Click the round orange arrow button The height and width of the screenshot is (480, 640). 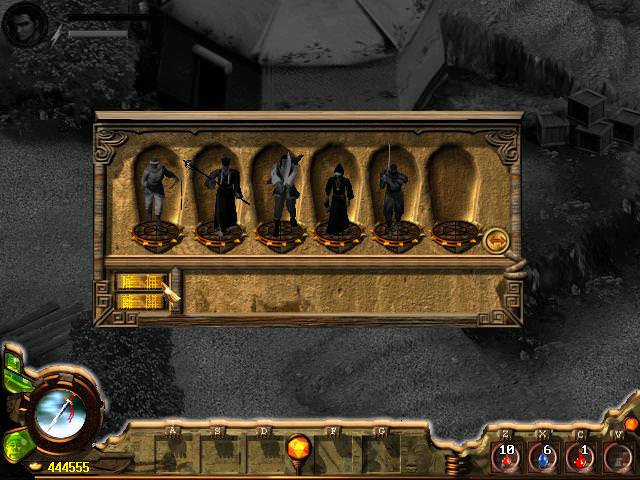(495, 240)
